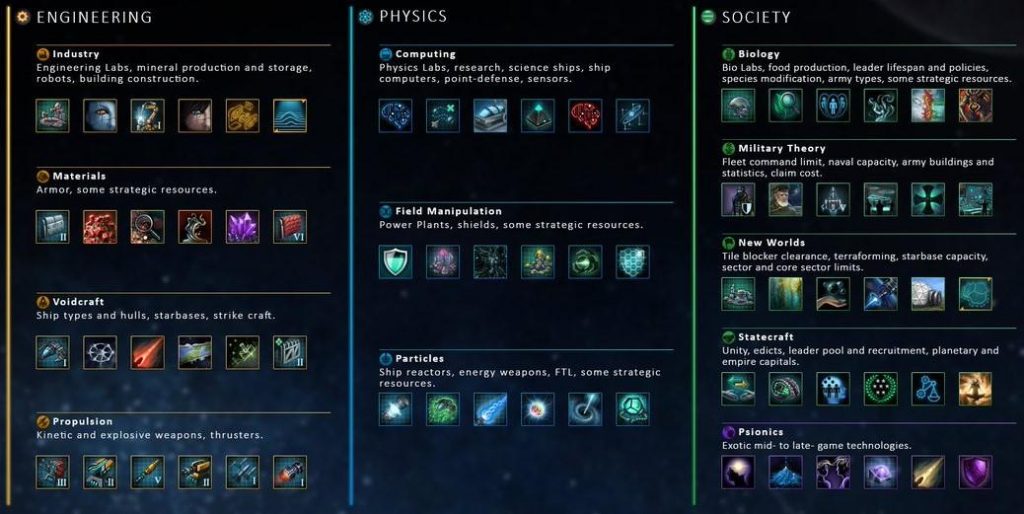Open the black hole Particles technology icon
Viewport: 1024px width, 514px height.
585,409
